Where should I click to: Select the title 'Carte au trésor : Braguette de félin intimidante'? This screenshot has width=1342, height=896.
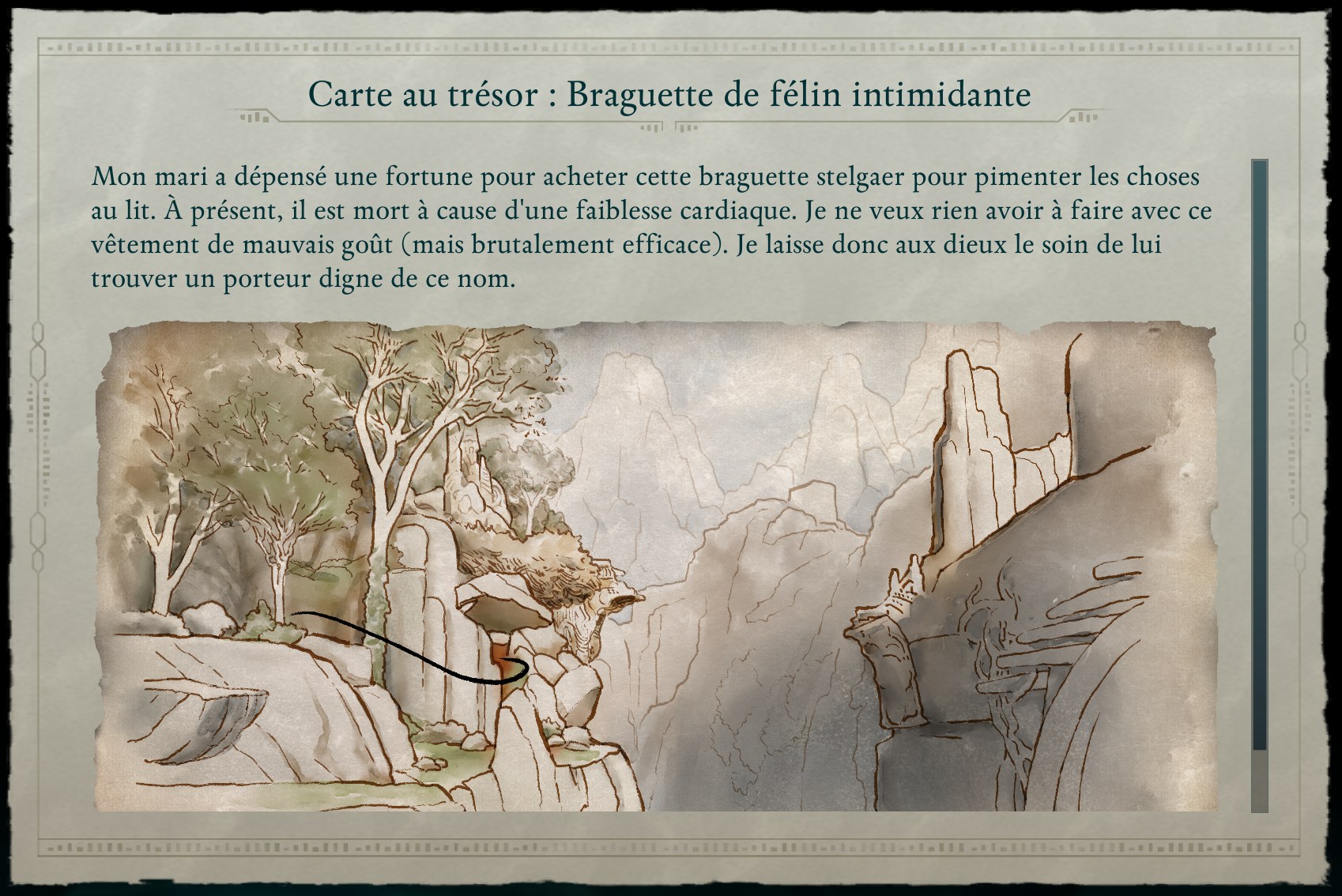pyautogui.click(x=671, y=95)
